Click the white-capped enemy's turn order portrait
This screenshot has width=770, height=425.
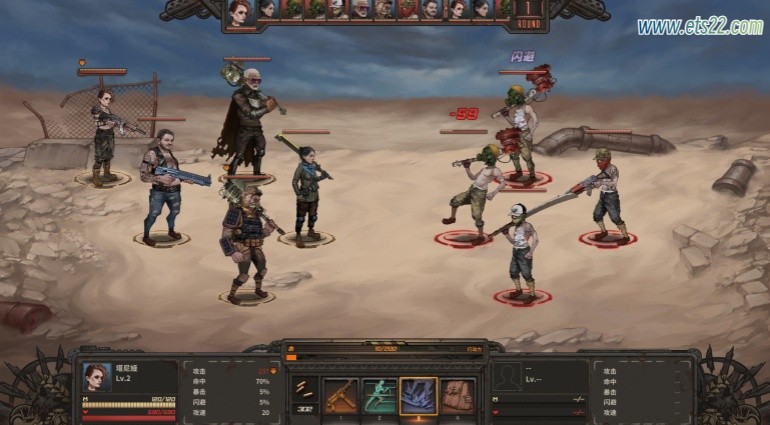pyautogui.click(x=338, y=10)
